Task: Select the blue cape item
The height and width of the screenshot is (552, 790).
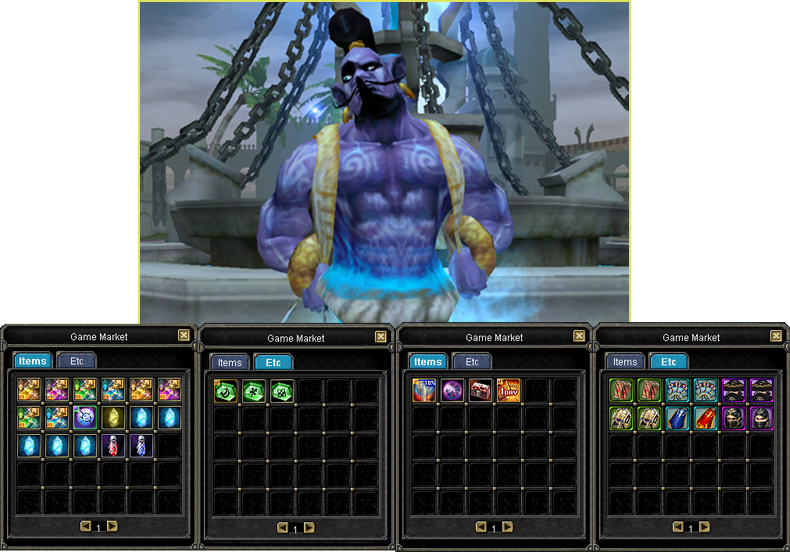Action: (x=677, y=418)
